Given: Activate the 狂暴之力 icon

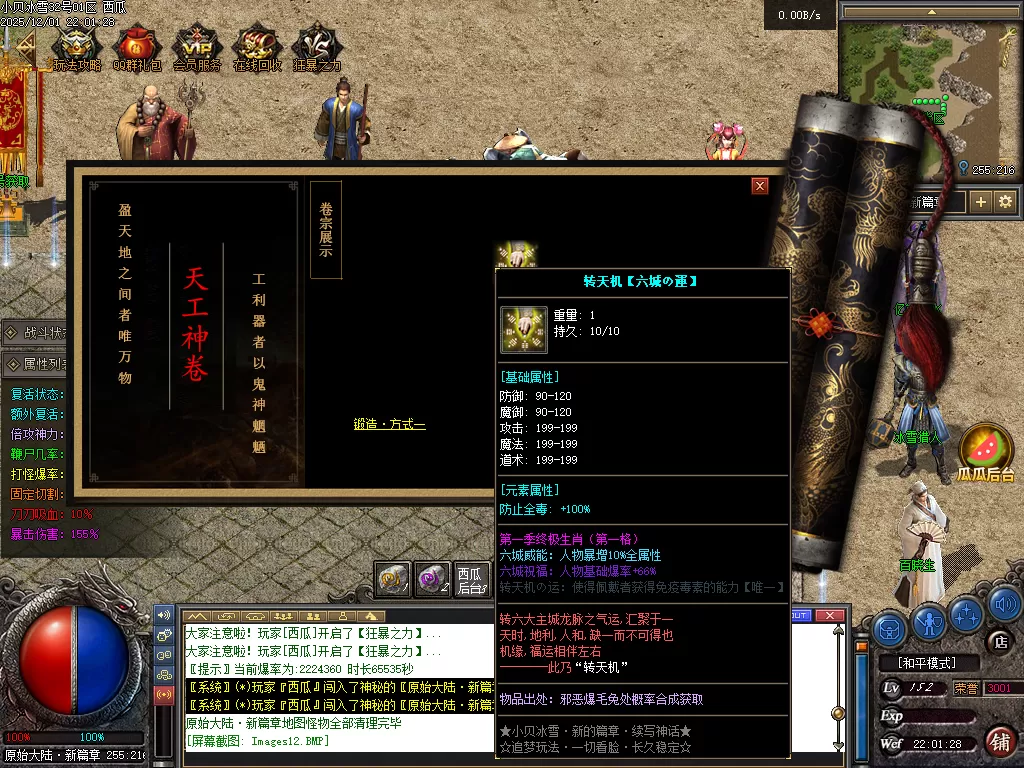Looking at the screenshot, I should [x=317, y=48].
